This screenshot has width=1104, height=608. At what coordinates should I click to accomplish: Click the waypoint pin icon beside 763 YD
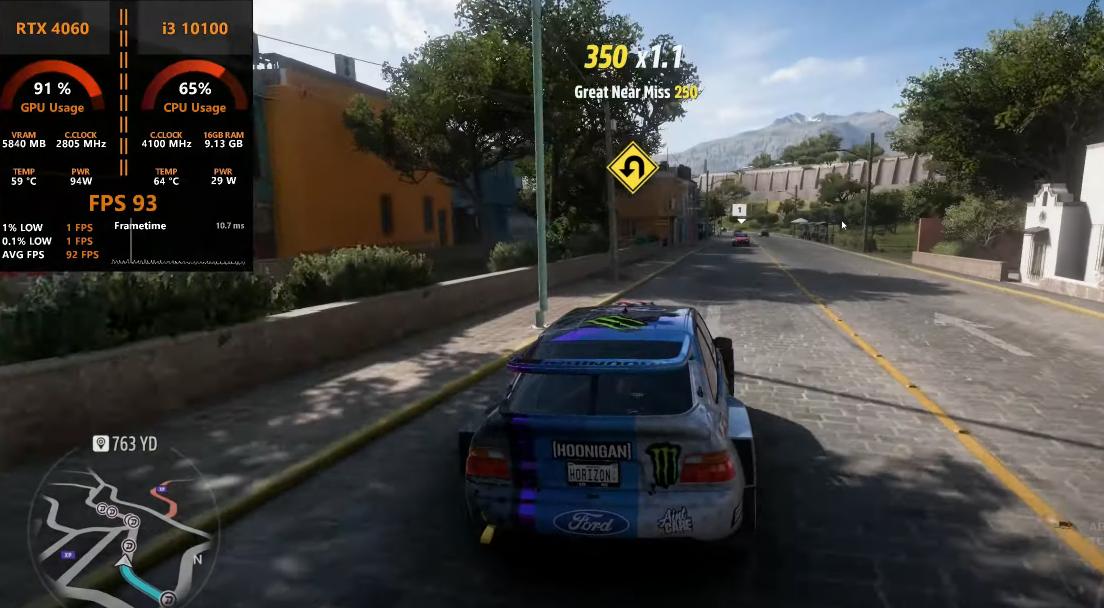tap(100, 443)
